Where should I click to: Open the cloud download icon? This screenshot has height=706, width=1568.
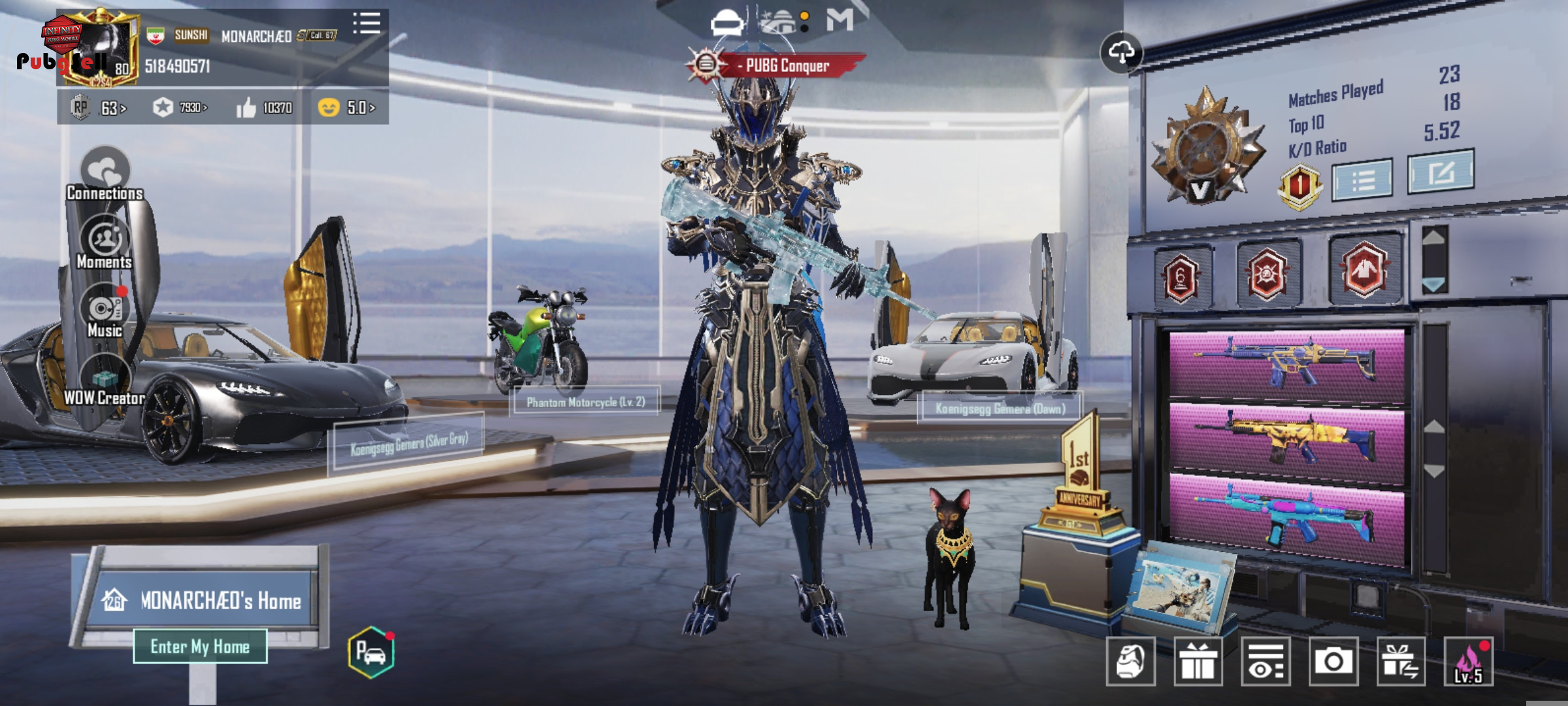point(1121,52)
